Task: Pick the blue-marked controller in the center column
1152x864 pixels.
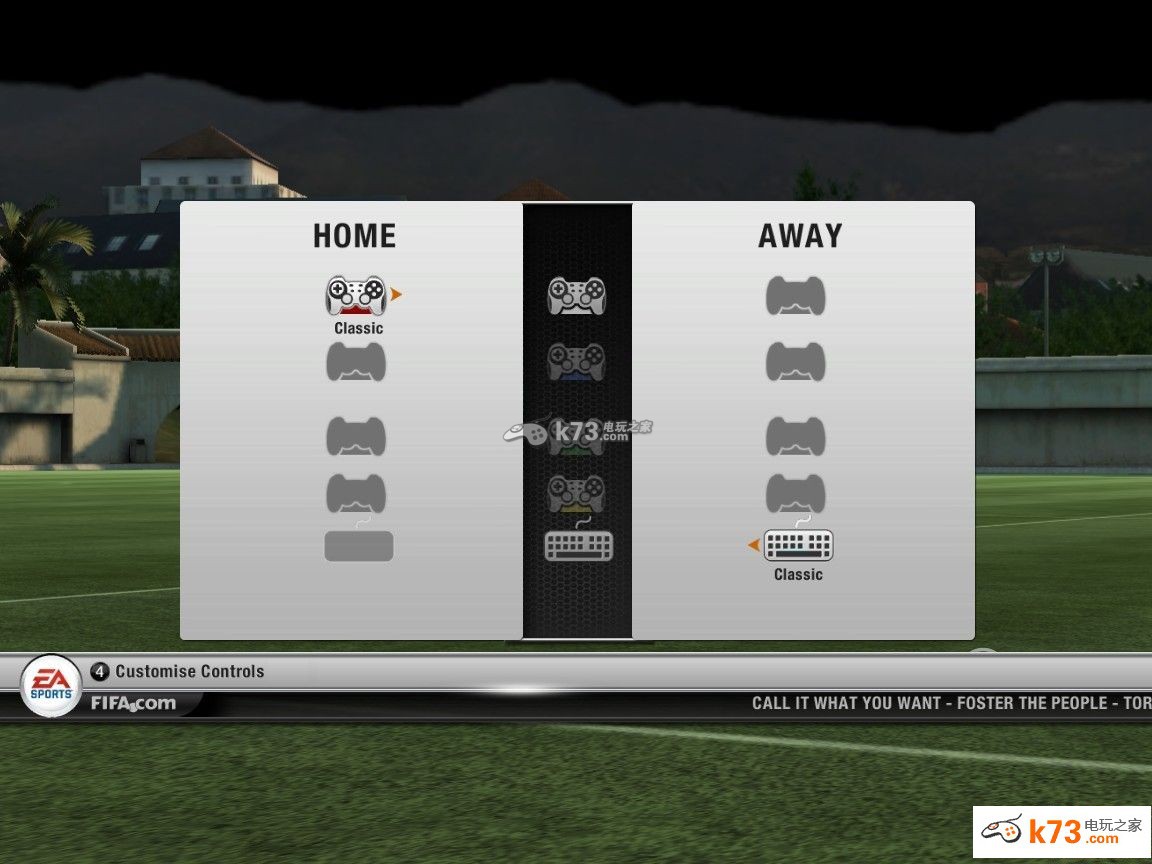Action: pyautogui.click(x=576, y=362)
